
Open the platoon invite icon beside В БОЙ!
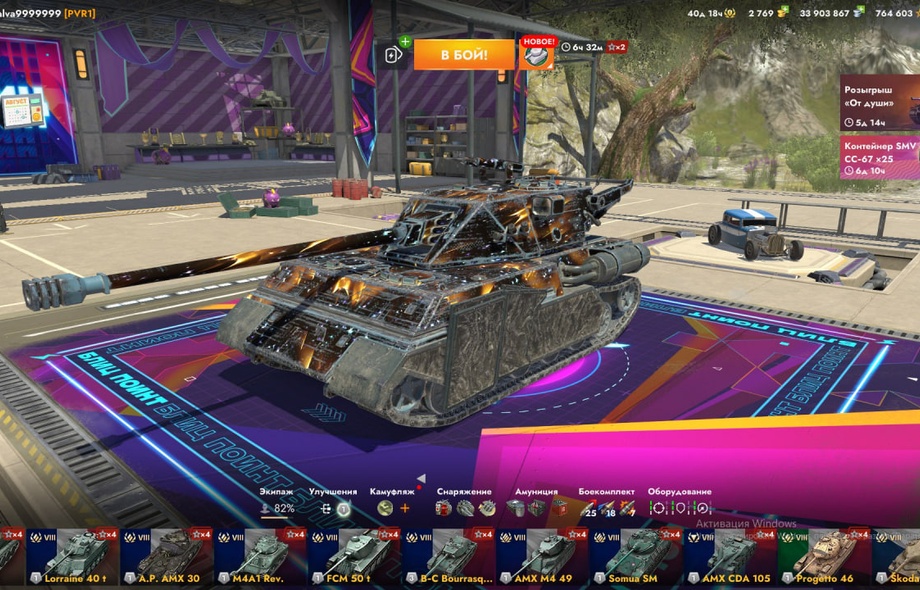pyautogui.click(x=394, y=54)
